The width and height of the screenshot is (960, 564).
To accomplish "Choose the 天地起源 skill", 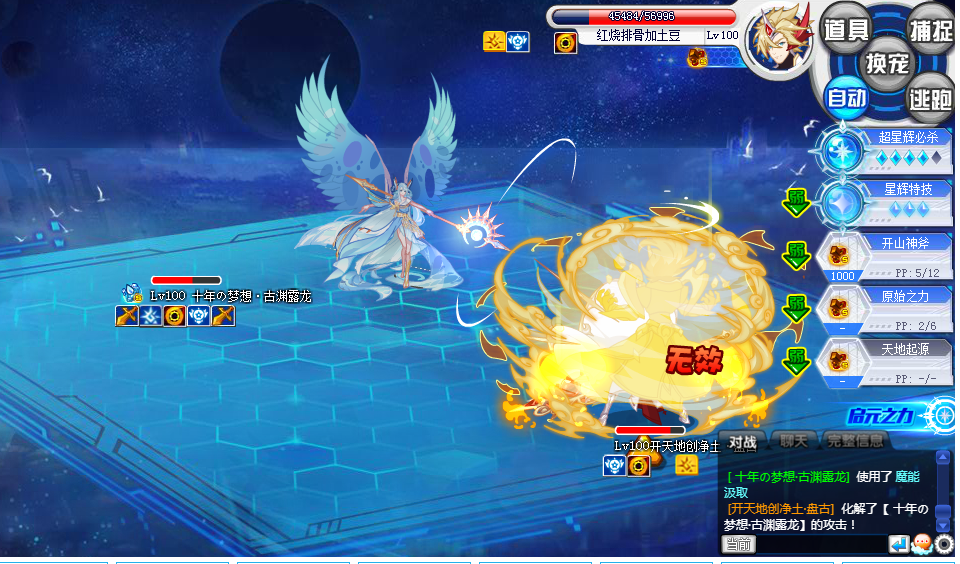I will pyautogui.click(x=885, y=360).
